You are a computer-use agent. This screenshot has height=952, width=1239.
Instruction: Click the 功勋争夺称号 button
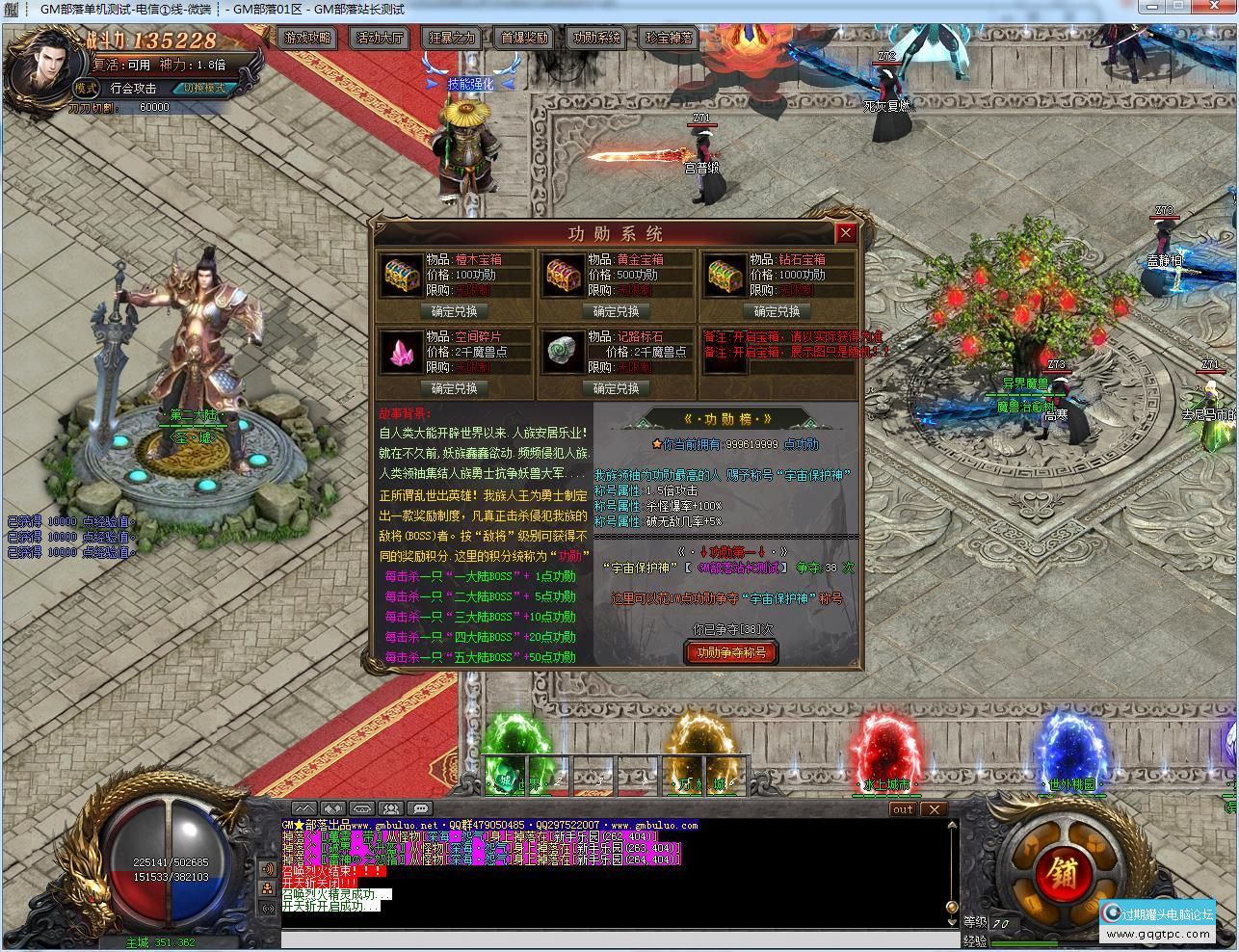point(731,652)
